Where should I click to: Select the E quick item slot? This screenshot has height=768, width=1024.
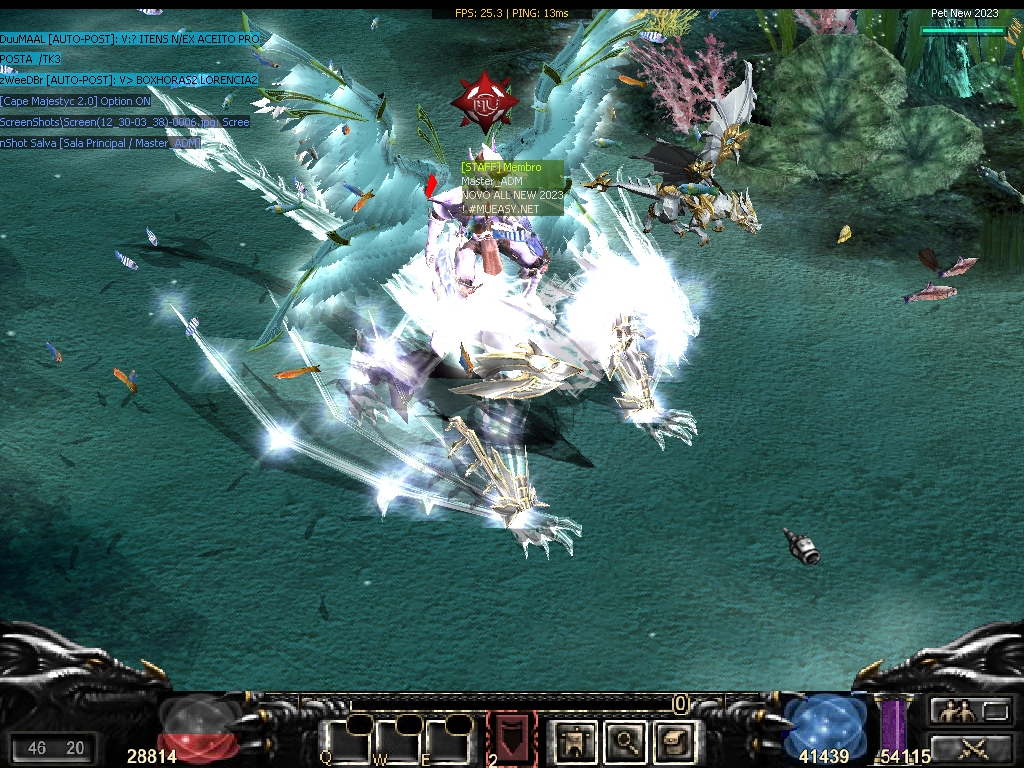445,741
